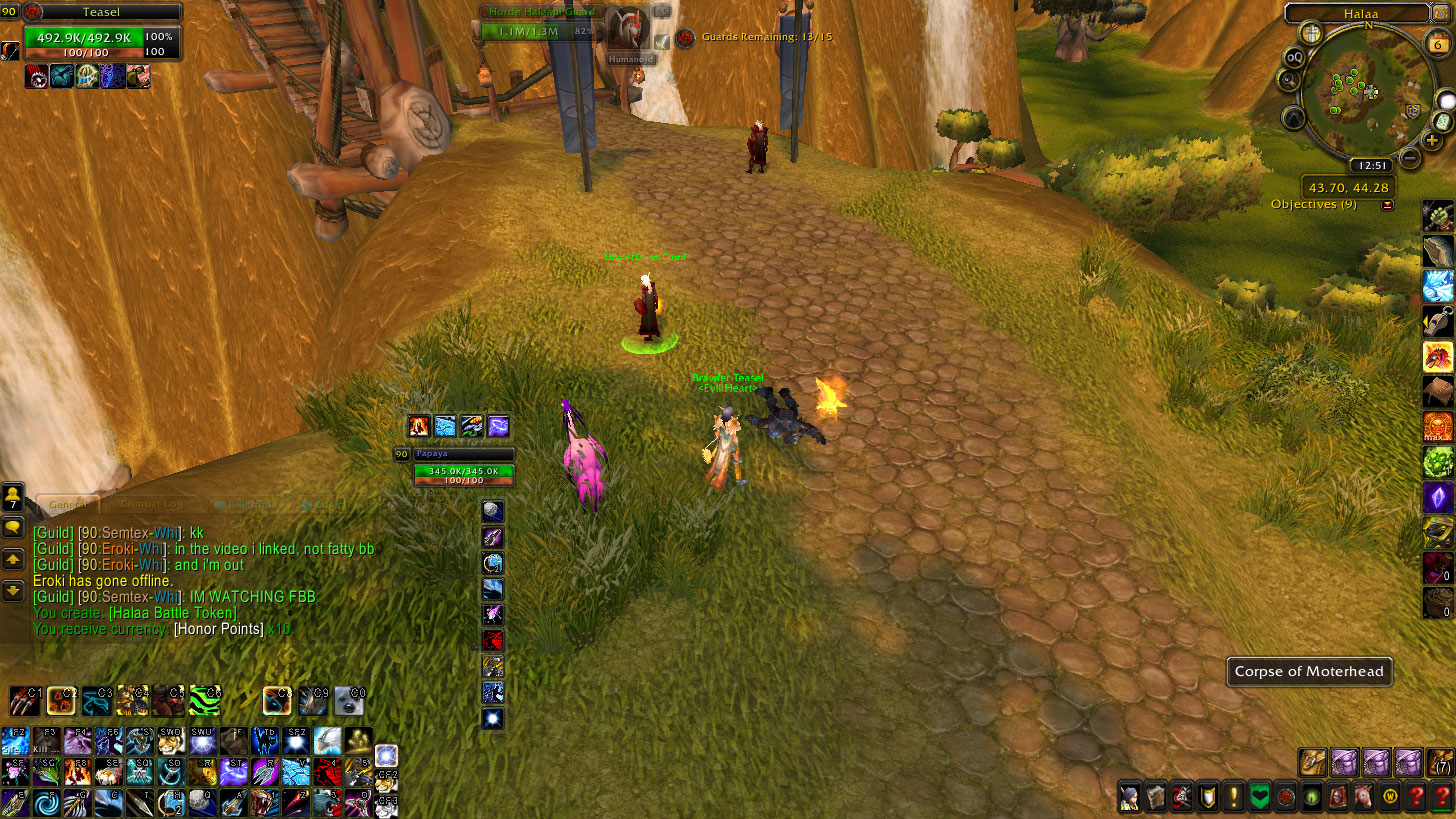The width and height of the screenshot is (1456, 819).
Task: Open the spellbook micro button
Action: click(1155, 797)
